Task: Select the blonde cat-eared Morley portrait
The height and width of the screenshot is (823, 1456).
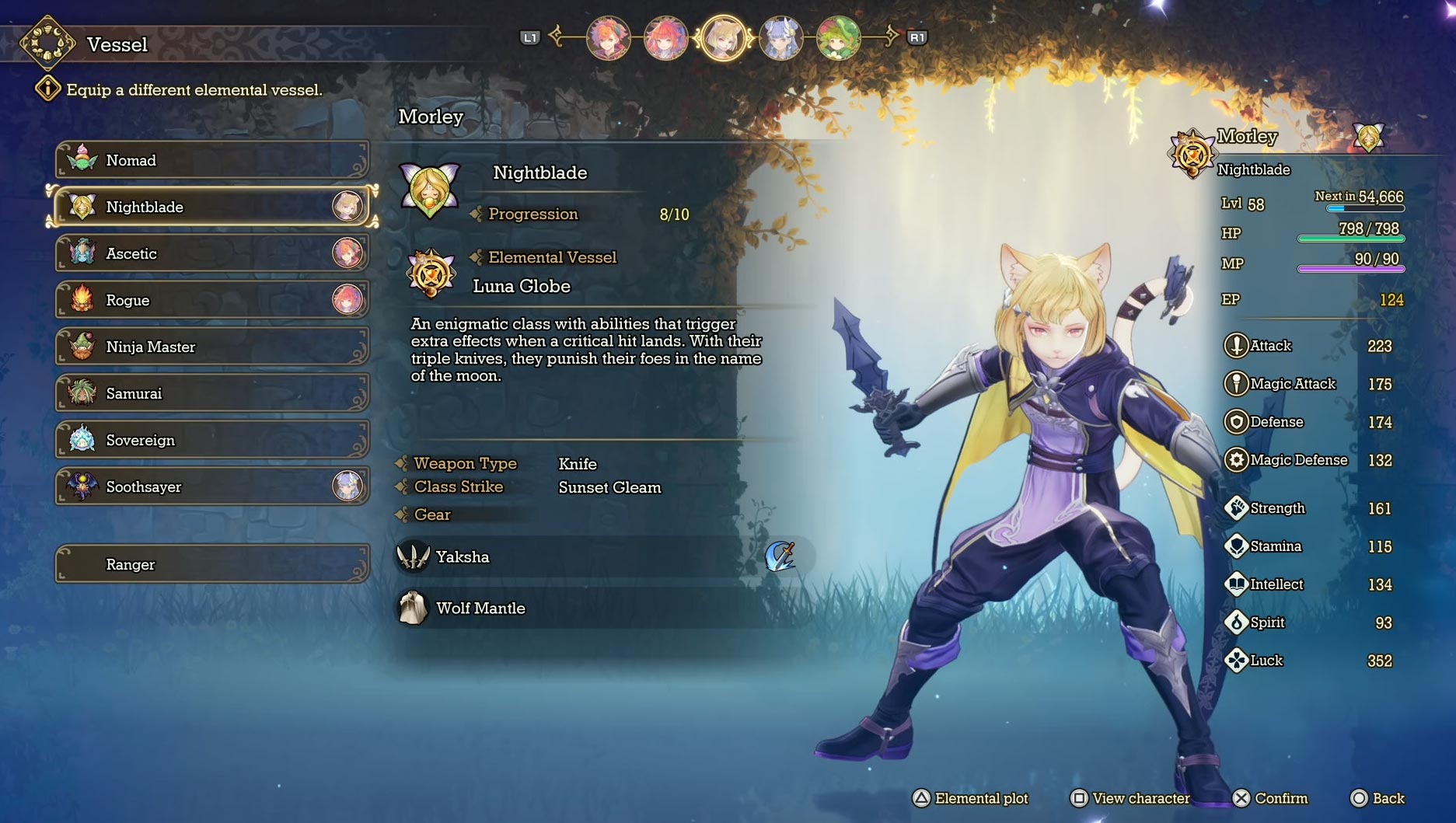Action: coord(723,38)
